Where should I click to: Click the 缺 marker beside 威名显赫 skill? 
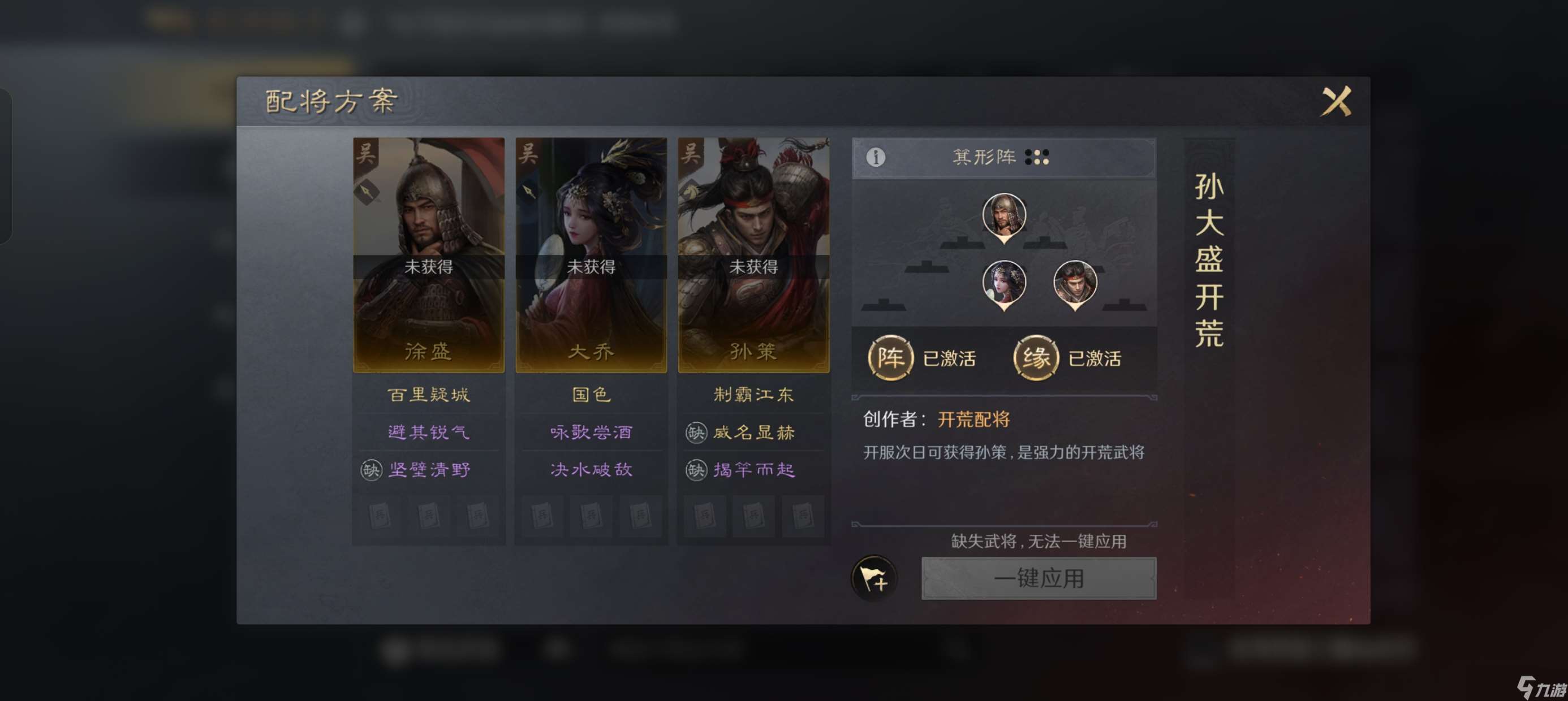696,432
